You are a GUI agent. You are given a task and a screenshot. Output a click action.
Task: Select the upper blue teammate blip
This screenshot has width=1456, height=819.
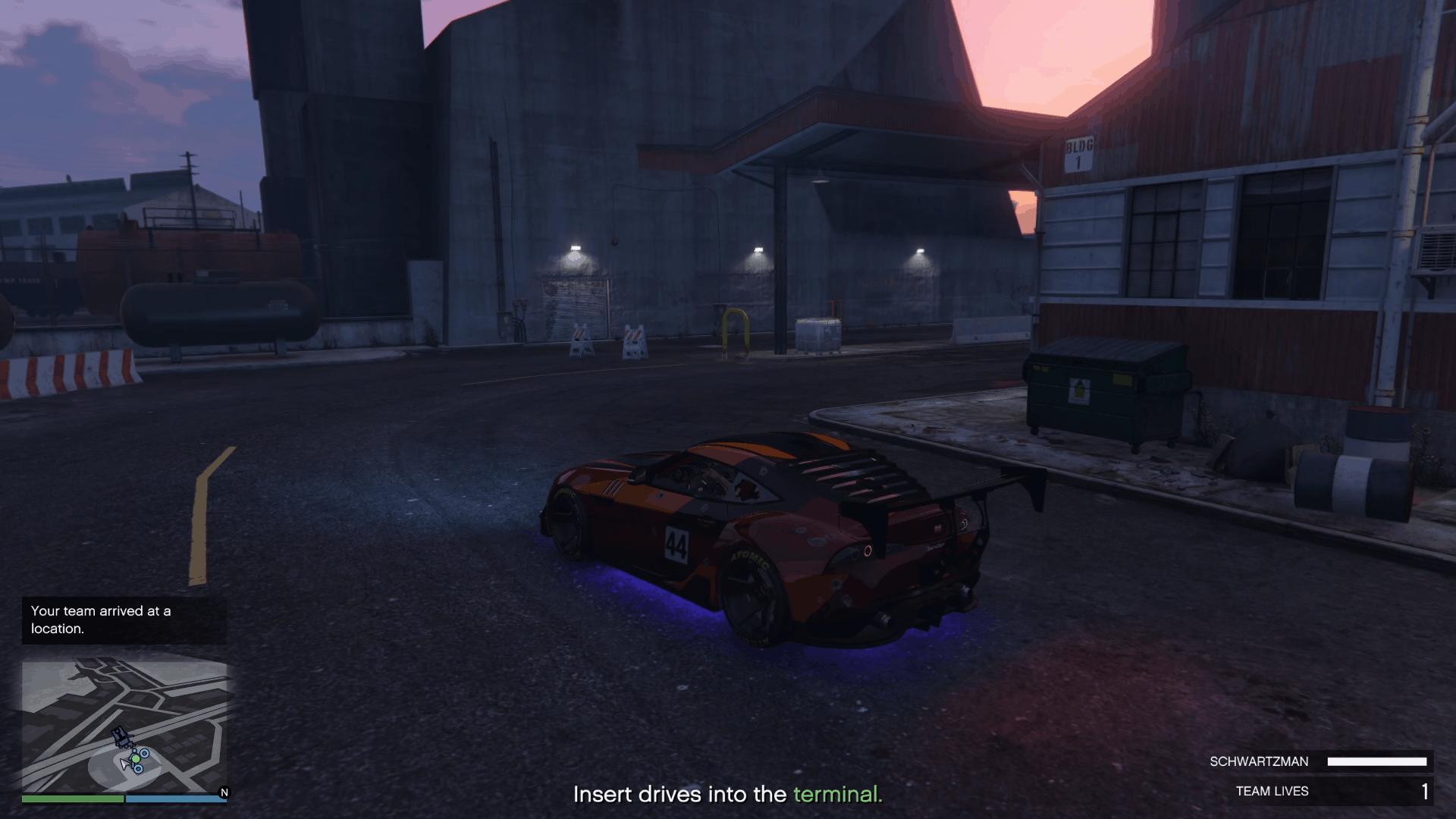[x=144, y=754]
